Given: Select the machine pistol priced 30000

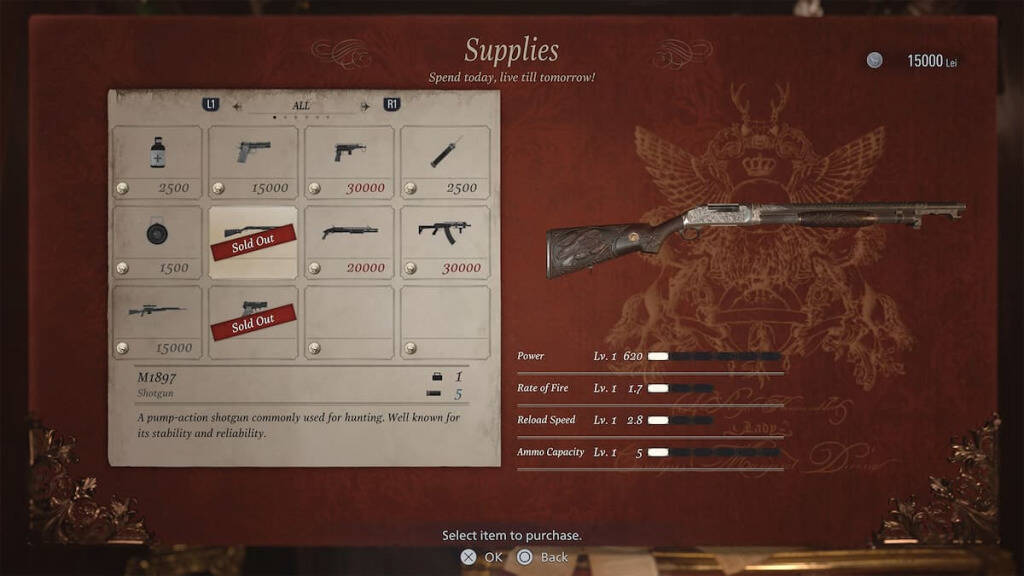Looking at the screenshot, I should [349, 161].
